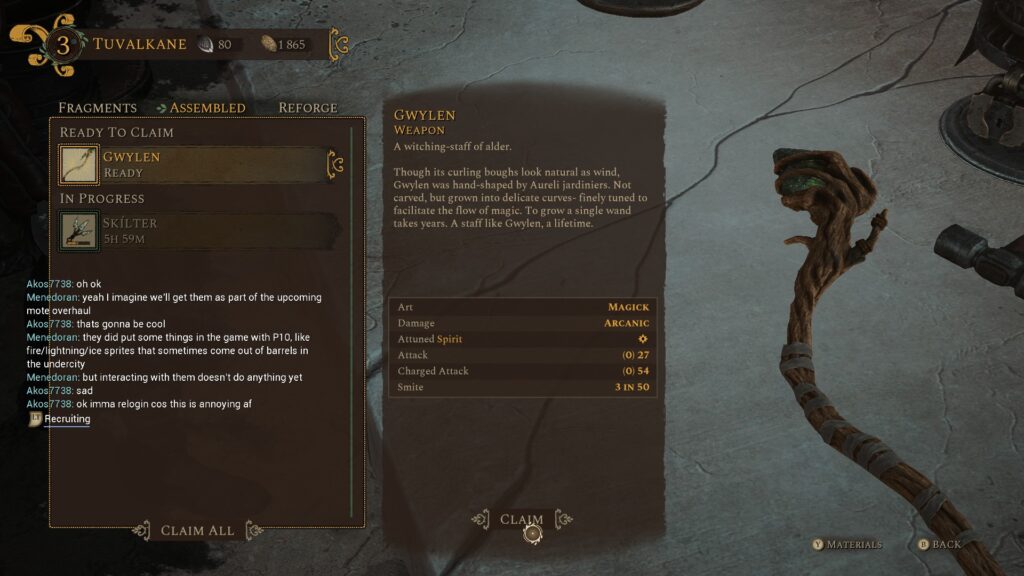Open the Materials view
The height and width of the screenshot is (576, 1024).
pos(848,545)
